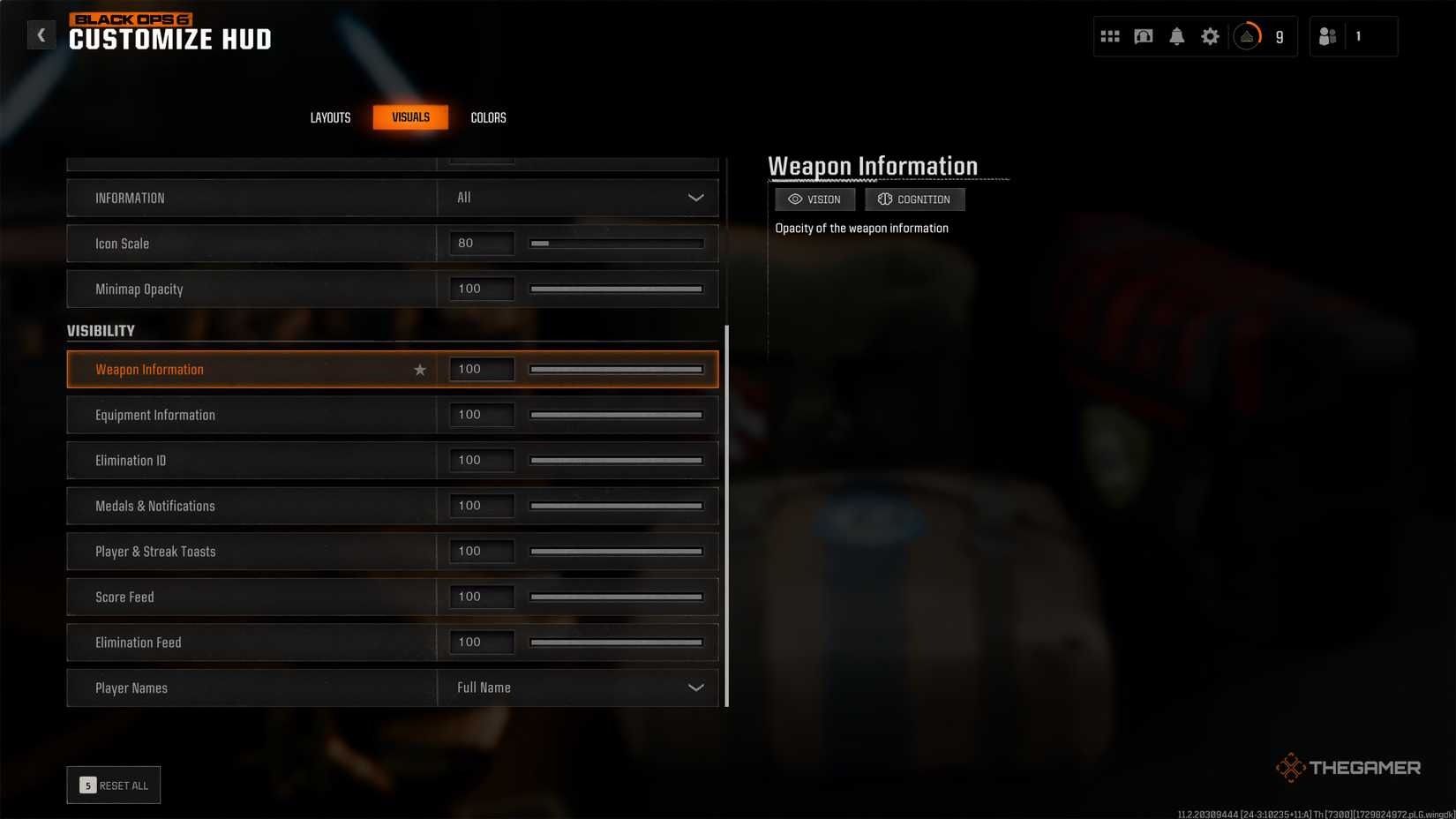Switch to the Layouts tab
This screenshot has height=819, width=1456.
point(330,117)
